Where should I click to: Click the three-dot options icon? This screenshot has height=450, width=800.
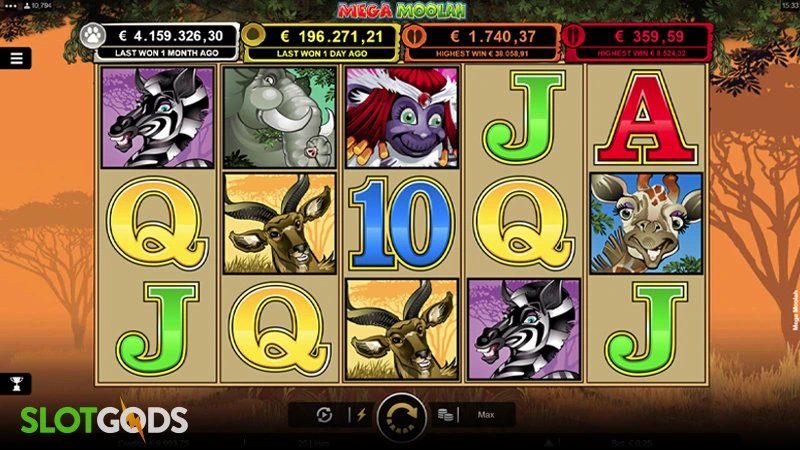pos(9,6)
